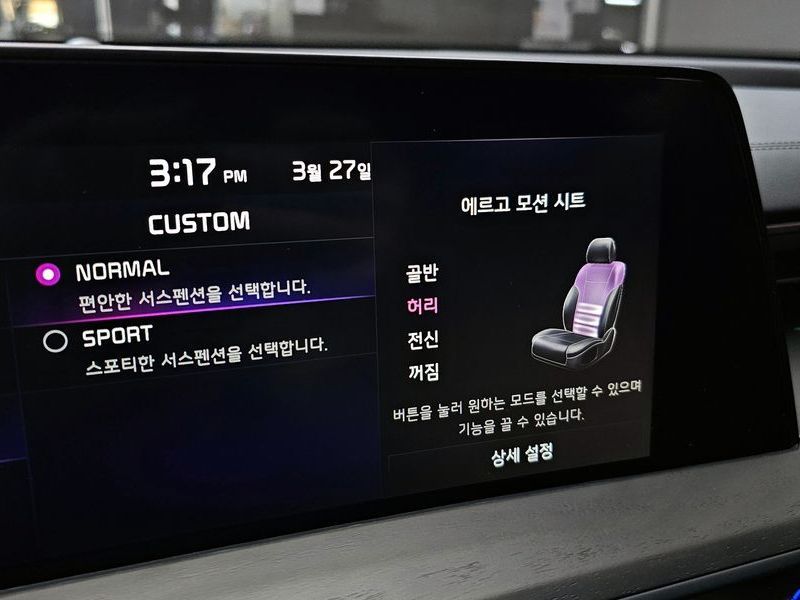
Task: Switch to the 전신 seat mode
Action: click(423, 339)
